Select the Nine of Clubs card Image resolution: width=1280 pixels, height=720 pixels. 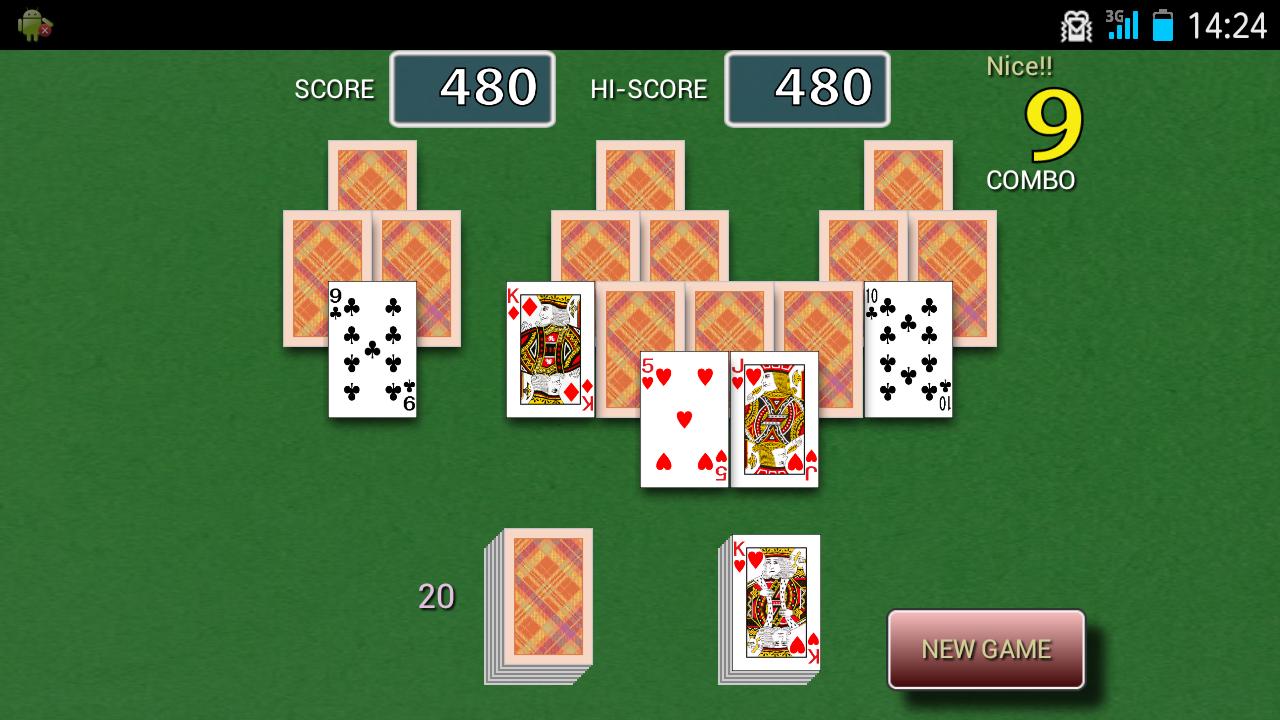[372, 350]
